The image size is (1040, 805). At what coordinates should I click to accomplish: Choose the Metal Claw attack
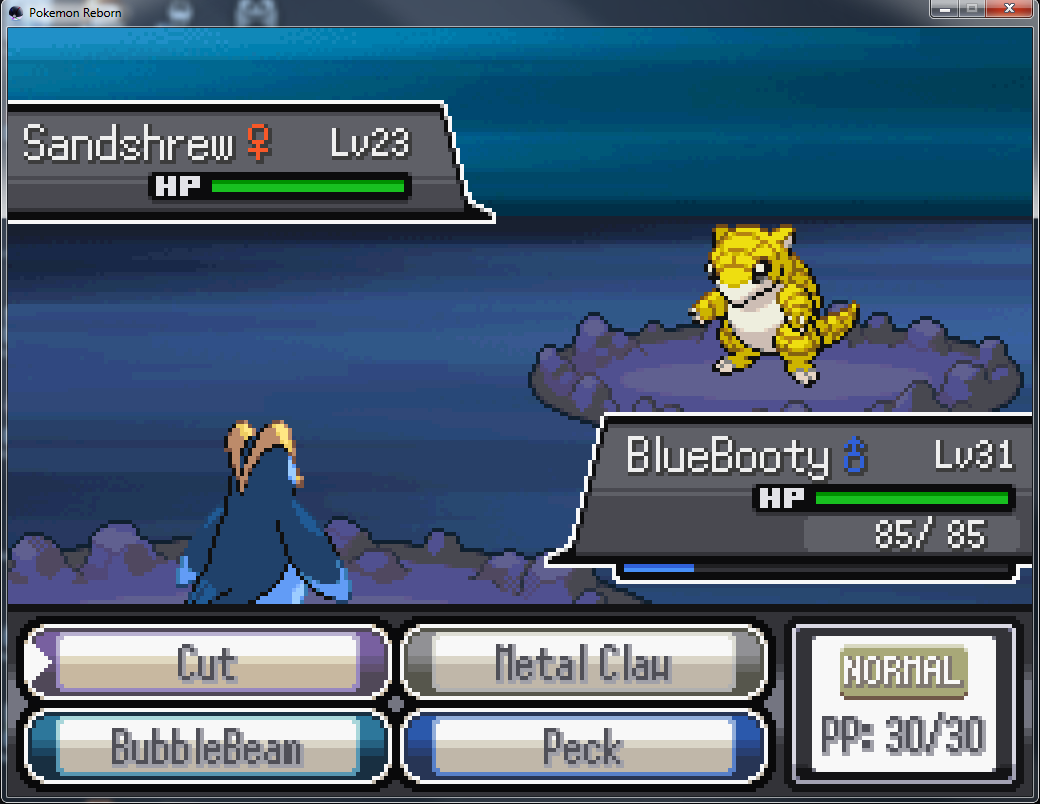583,664
